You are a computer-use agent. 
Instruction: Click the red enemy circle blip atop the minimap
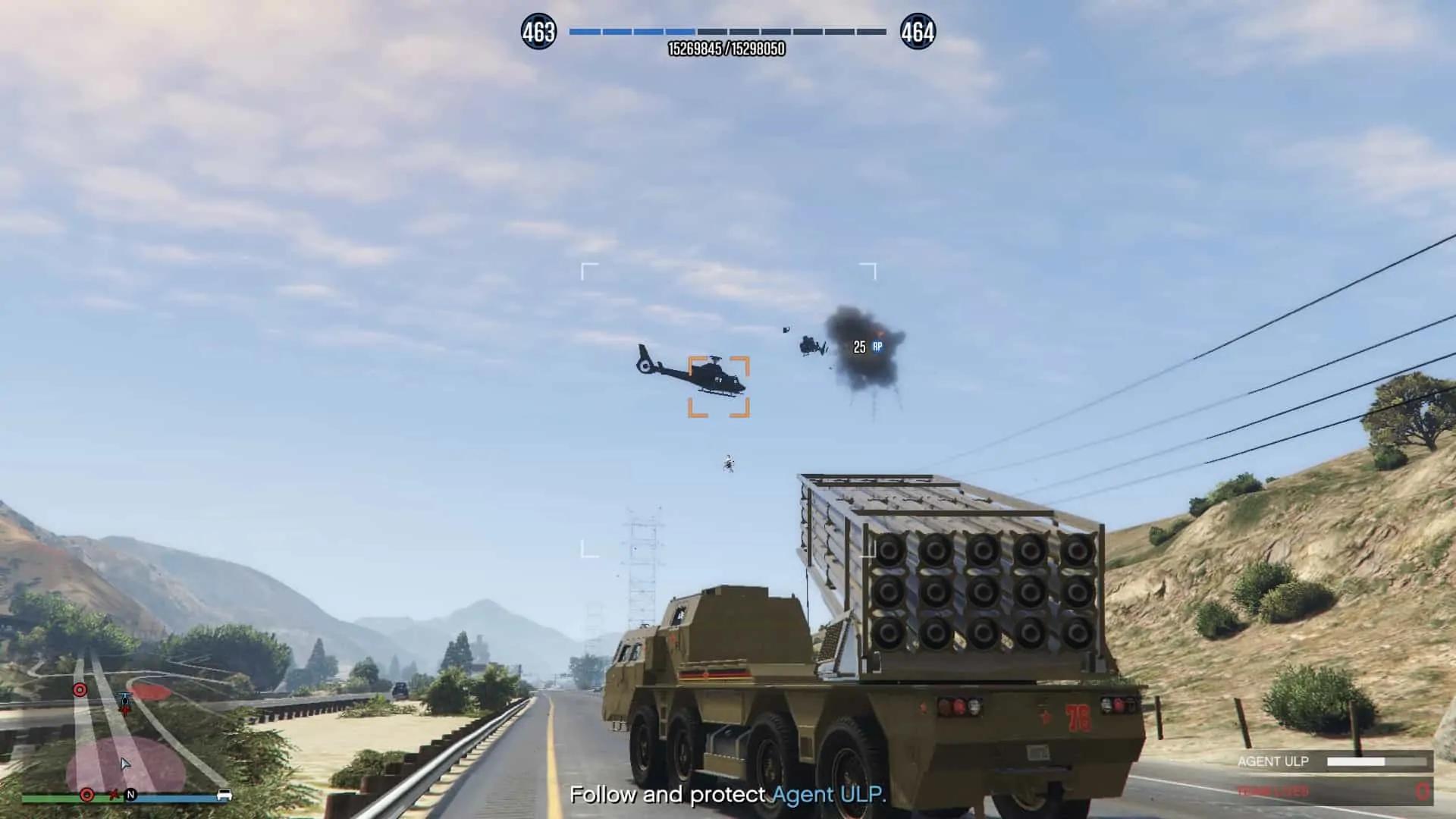80,690
